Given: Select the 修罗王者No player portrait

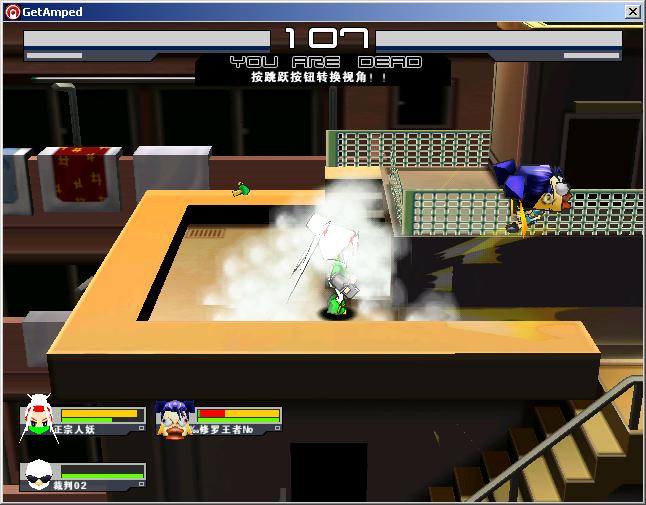Looking at the screenshot, I should click(174, 418).
